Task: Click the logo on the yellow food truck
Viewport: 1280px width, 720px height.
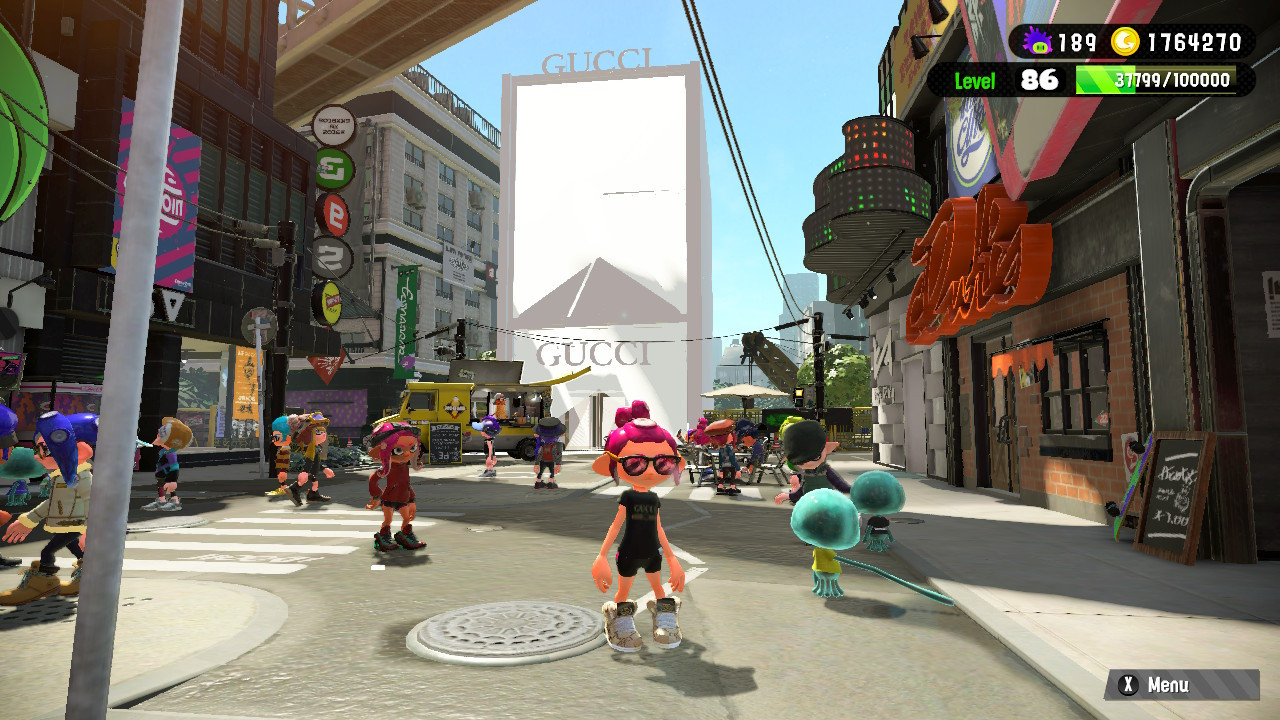Action: [455, 408]
